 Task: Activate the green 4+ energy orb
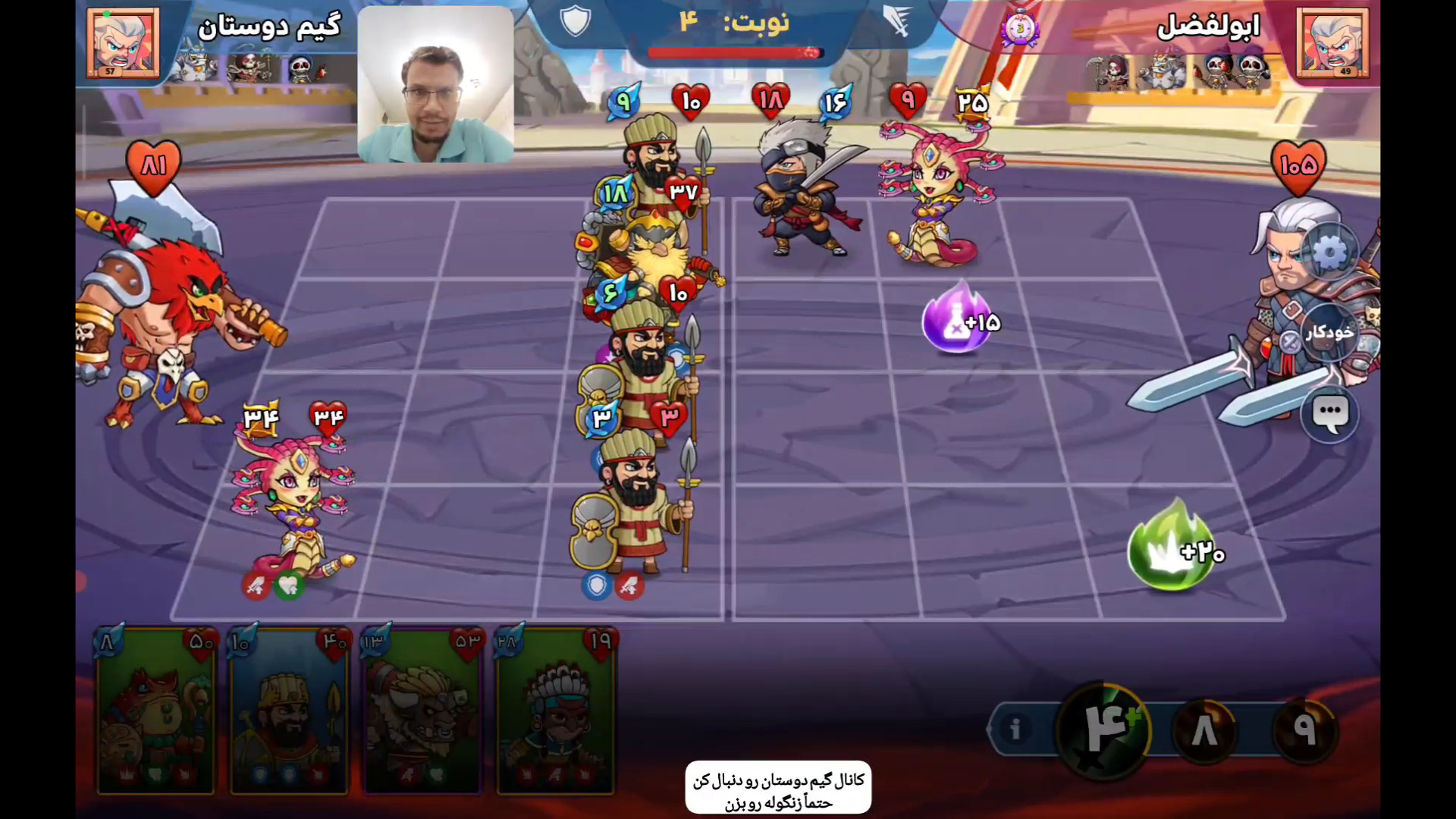1104,729
